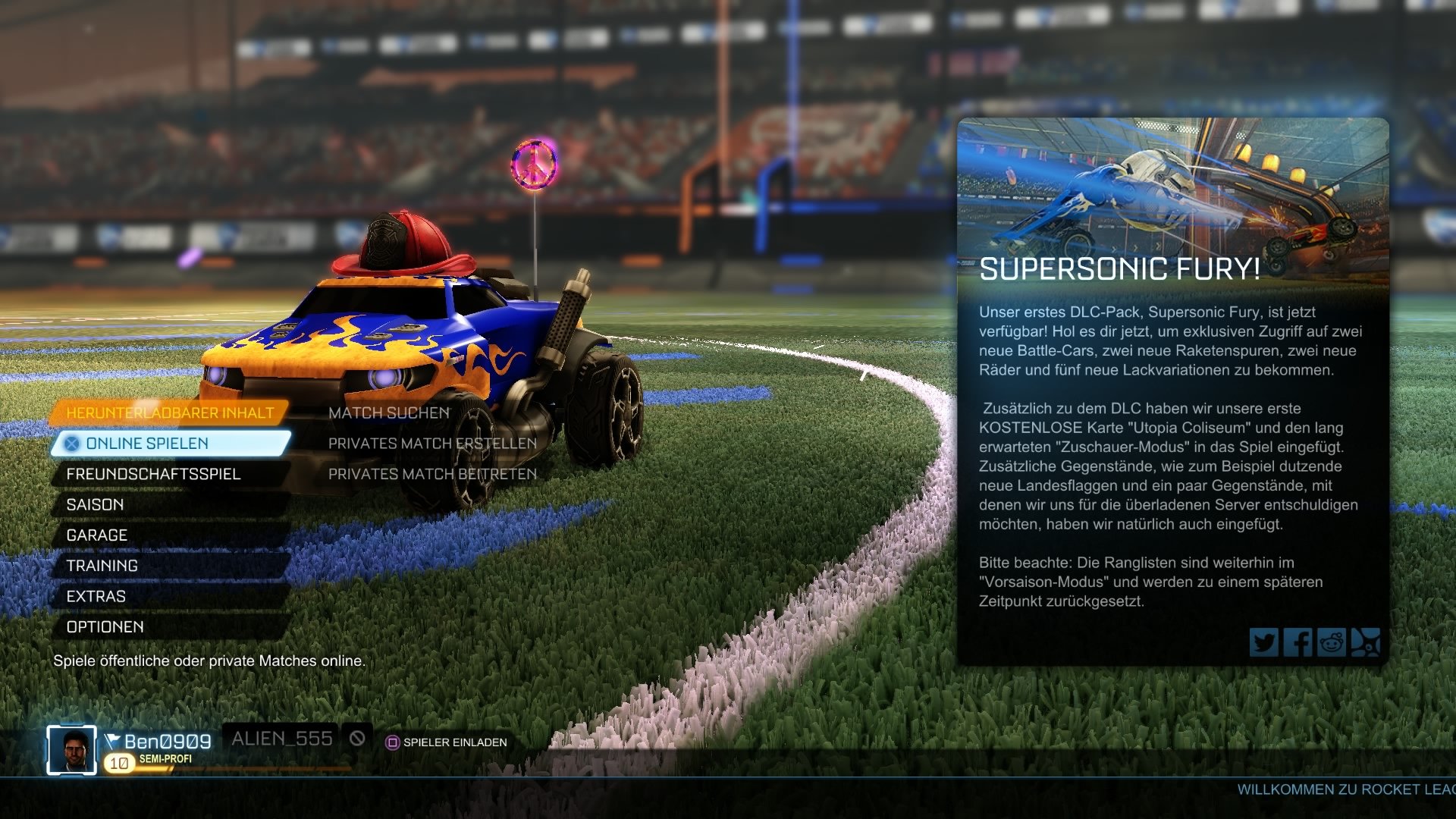1456x819 pixels.
Task: Open the Training menu entry
Action: click(101, 566)
